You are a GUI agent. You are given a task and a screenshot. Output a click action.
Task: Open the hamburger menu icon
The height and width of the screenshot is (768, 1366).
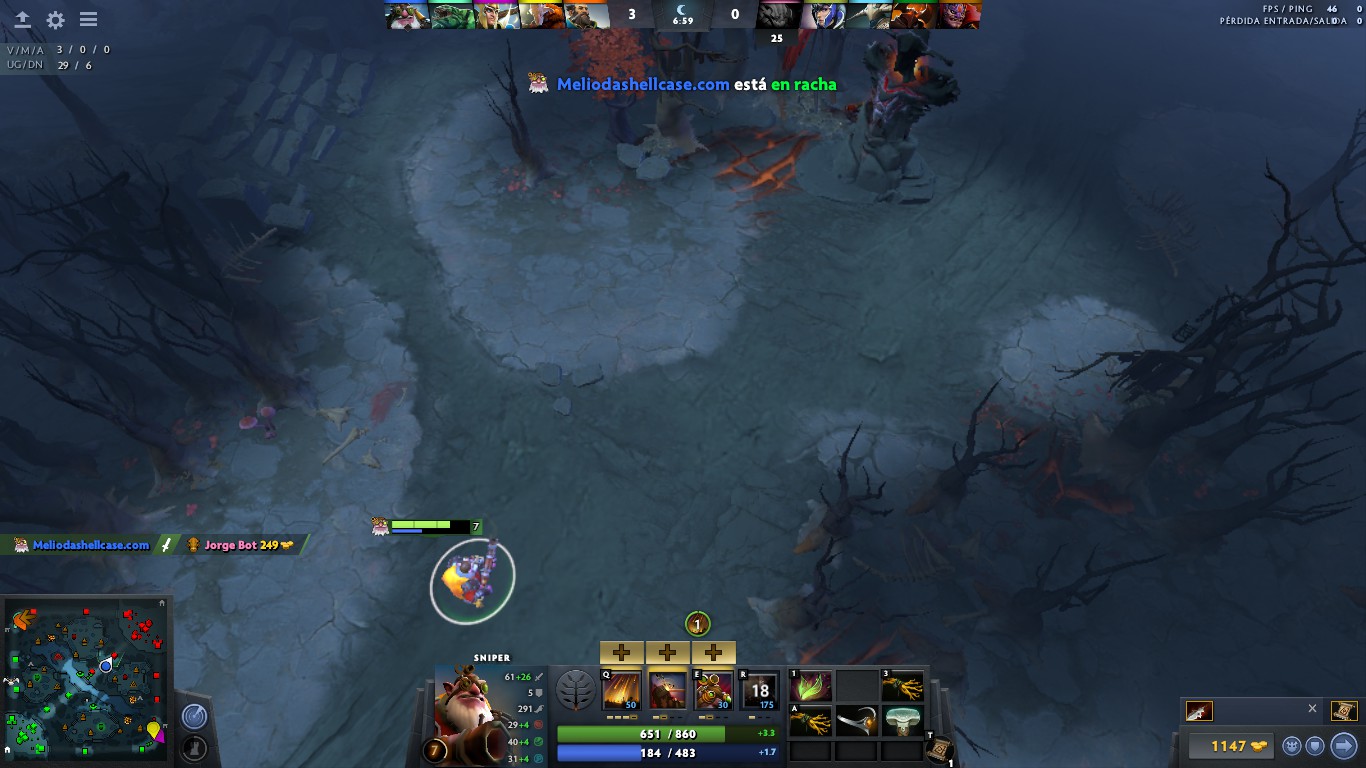88,19
